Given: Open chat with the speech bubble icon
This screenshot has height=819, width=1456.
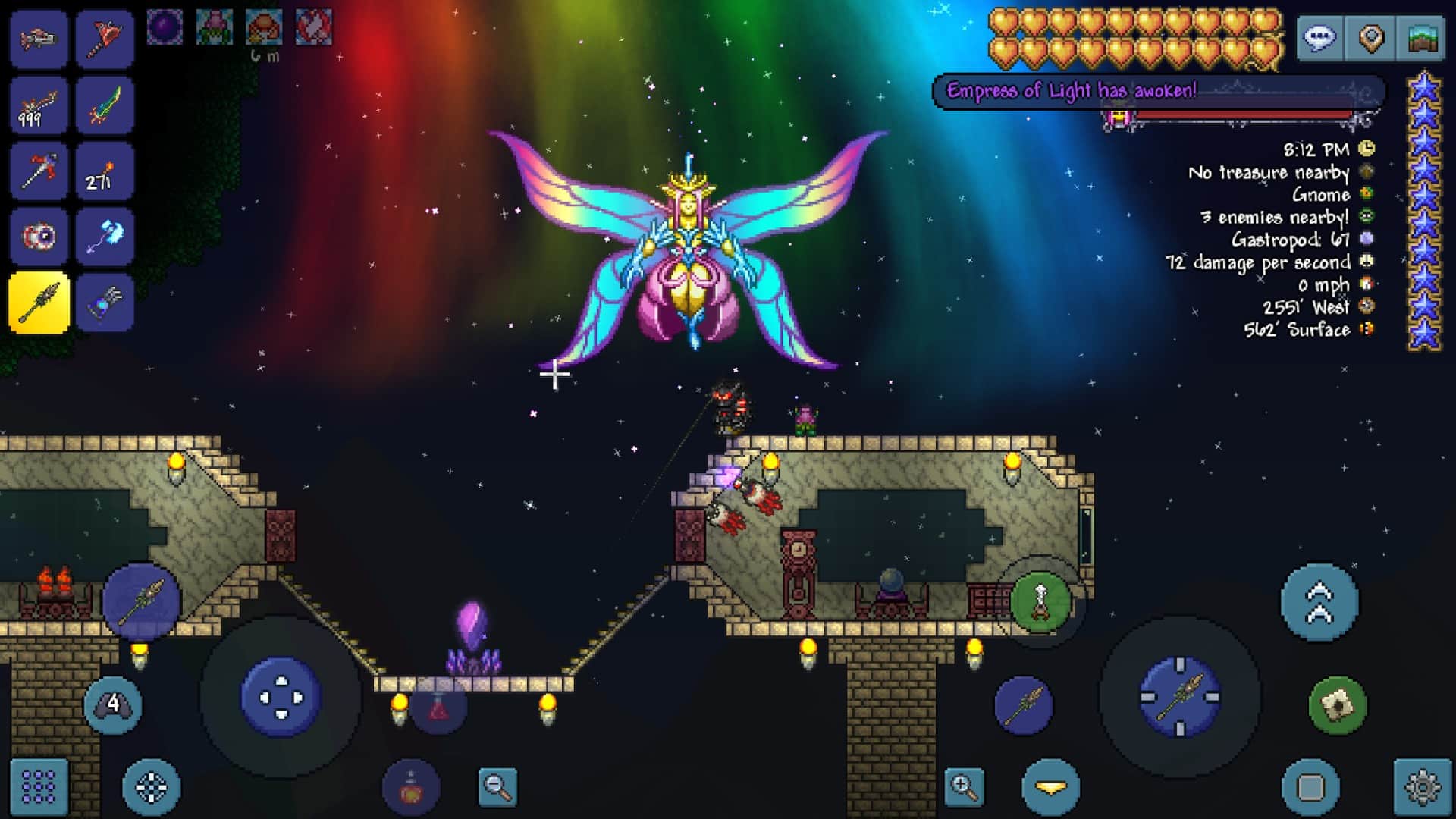Looking at the screenshot, I should coord(1320,39).
